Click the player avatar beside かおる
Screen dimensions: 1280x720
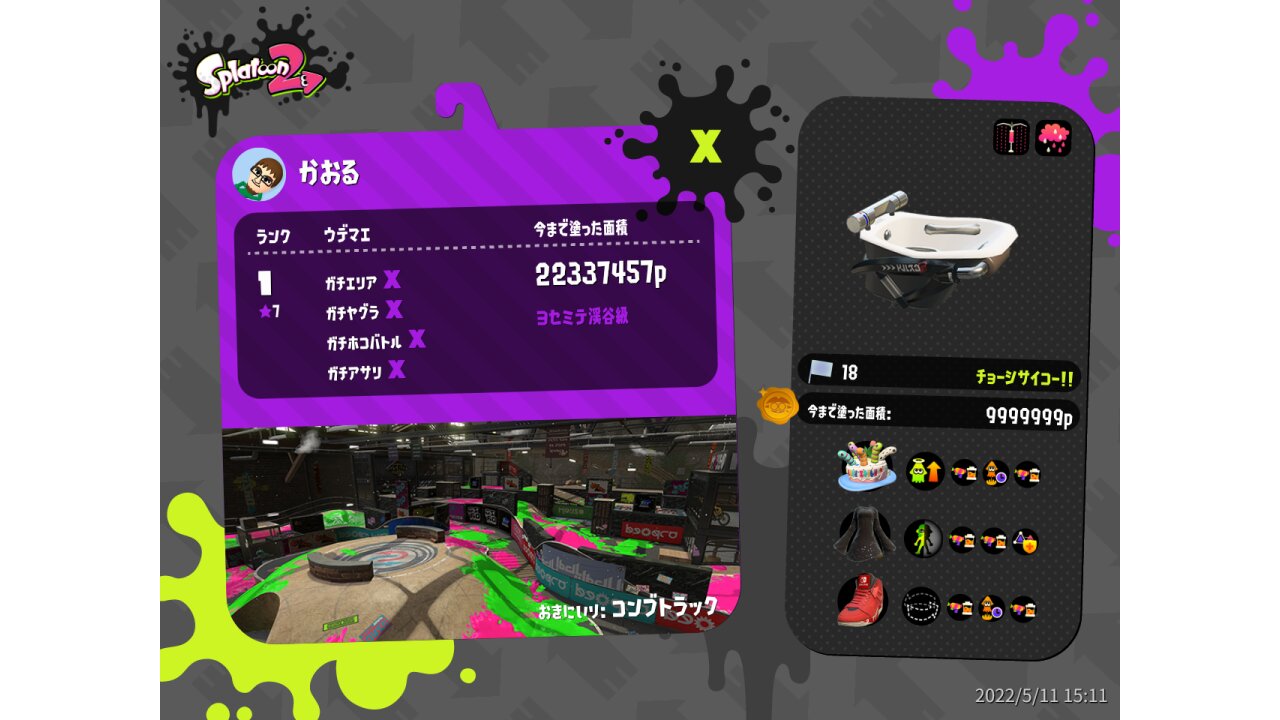[259, 175]
